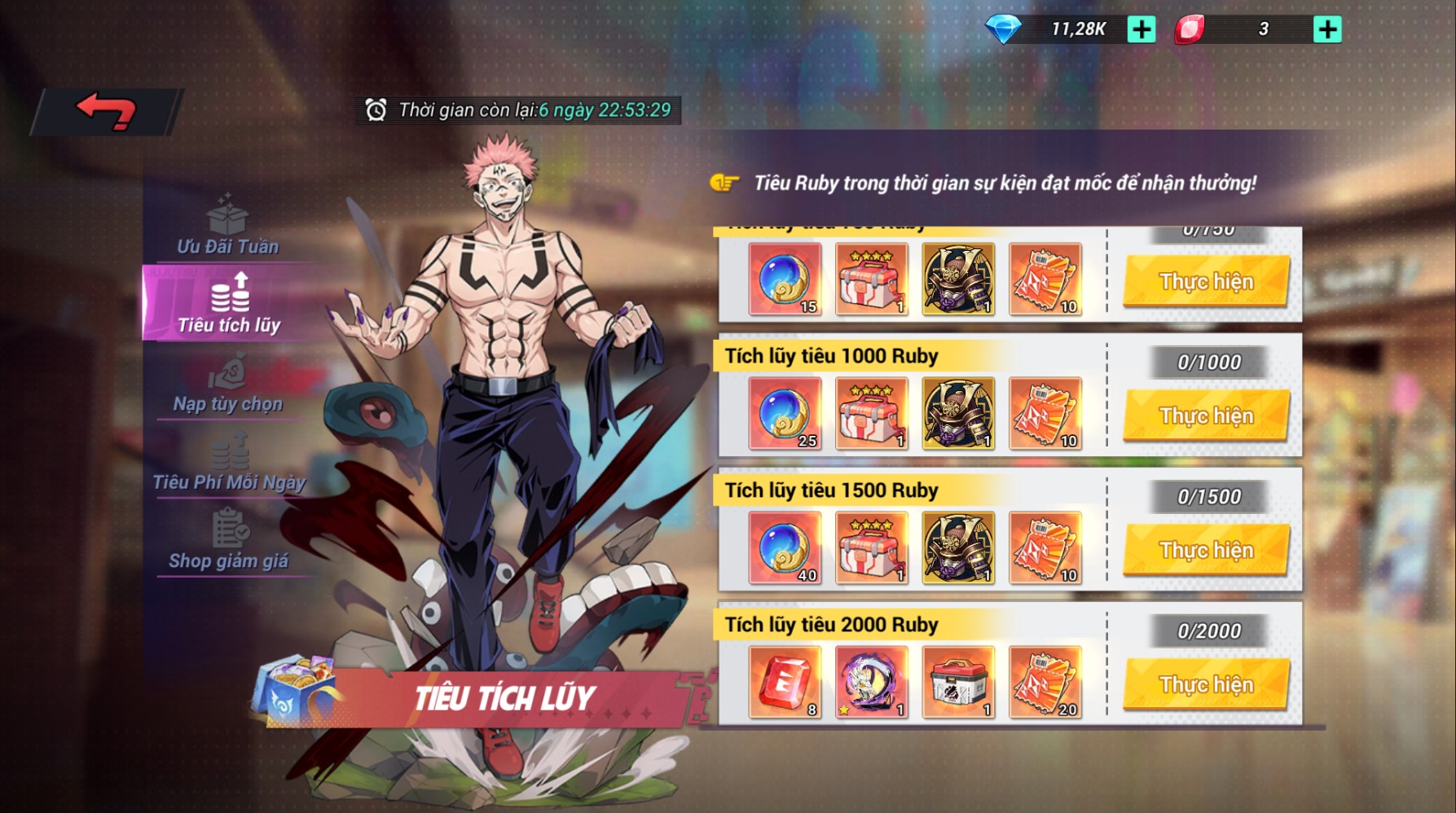Click Thực hiện for the 1500 Ruby milestone
Screen dimensions: 1456x813
click(1206, 550)
